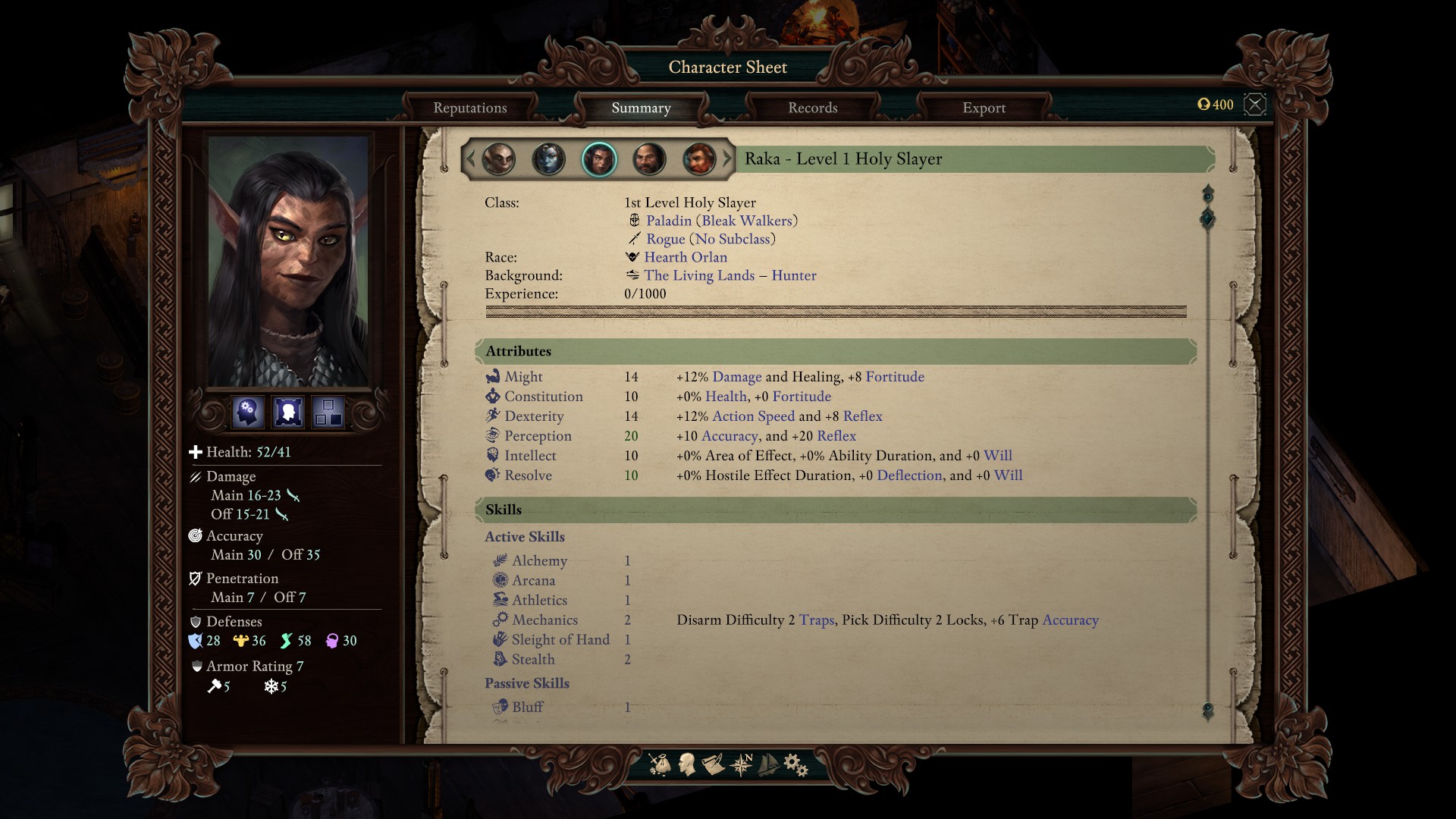Select the pale bald character portrait
This screenshot has height=819, width=1456.
pos(499,159)
